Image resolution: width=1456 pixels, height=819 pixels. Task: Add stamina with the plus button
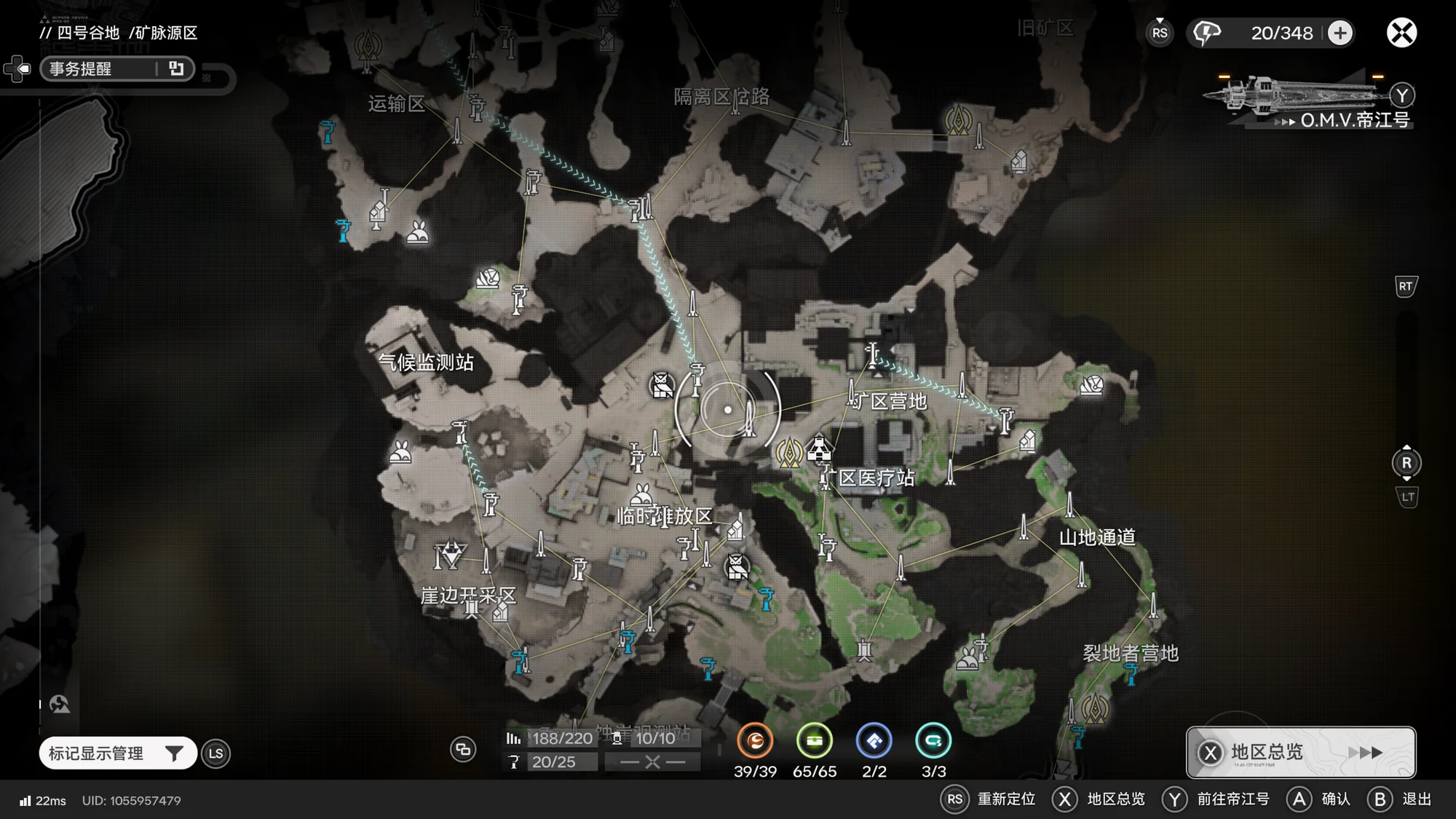click(x=1340, y=33)
